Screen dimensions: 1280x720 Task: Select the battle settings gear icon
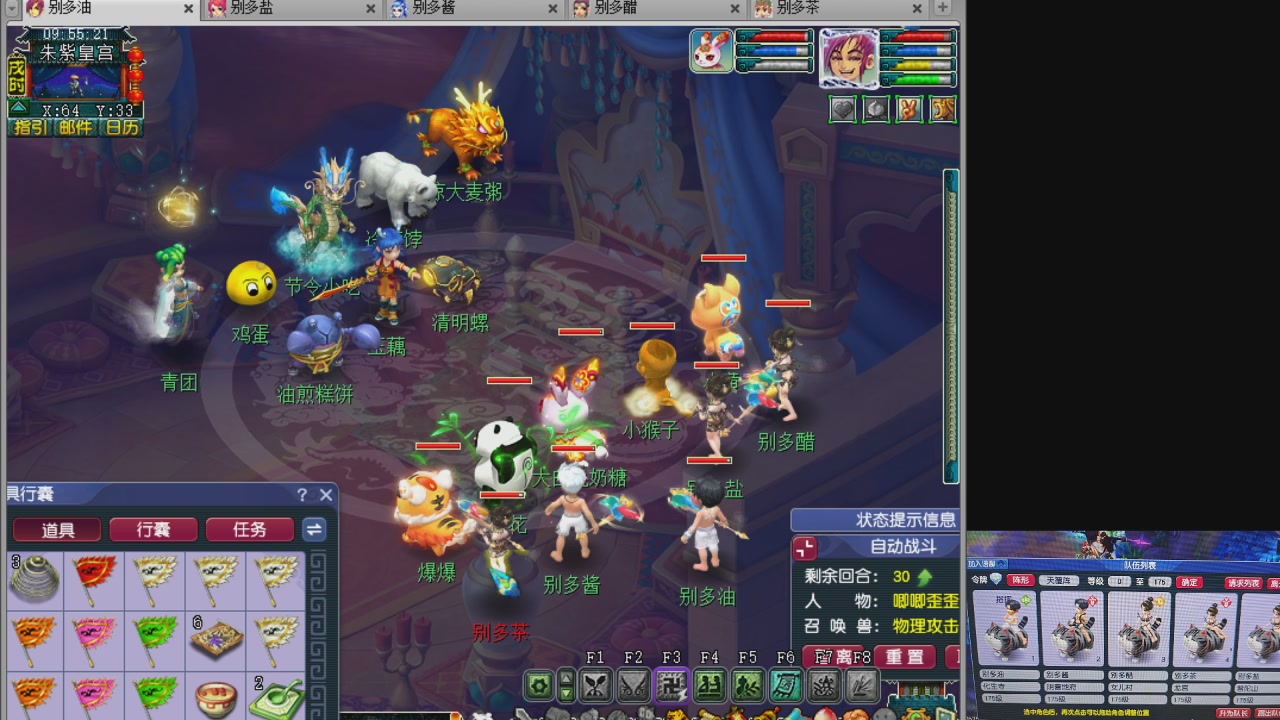coord(539,686)
